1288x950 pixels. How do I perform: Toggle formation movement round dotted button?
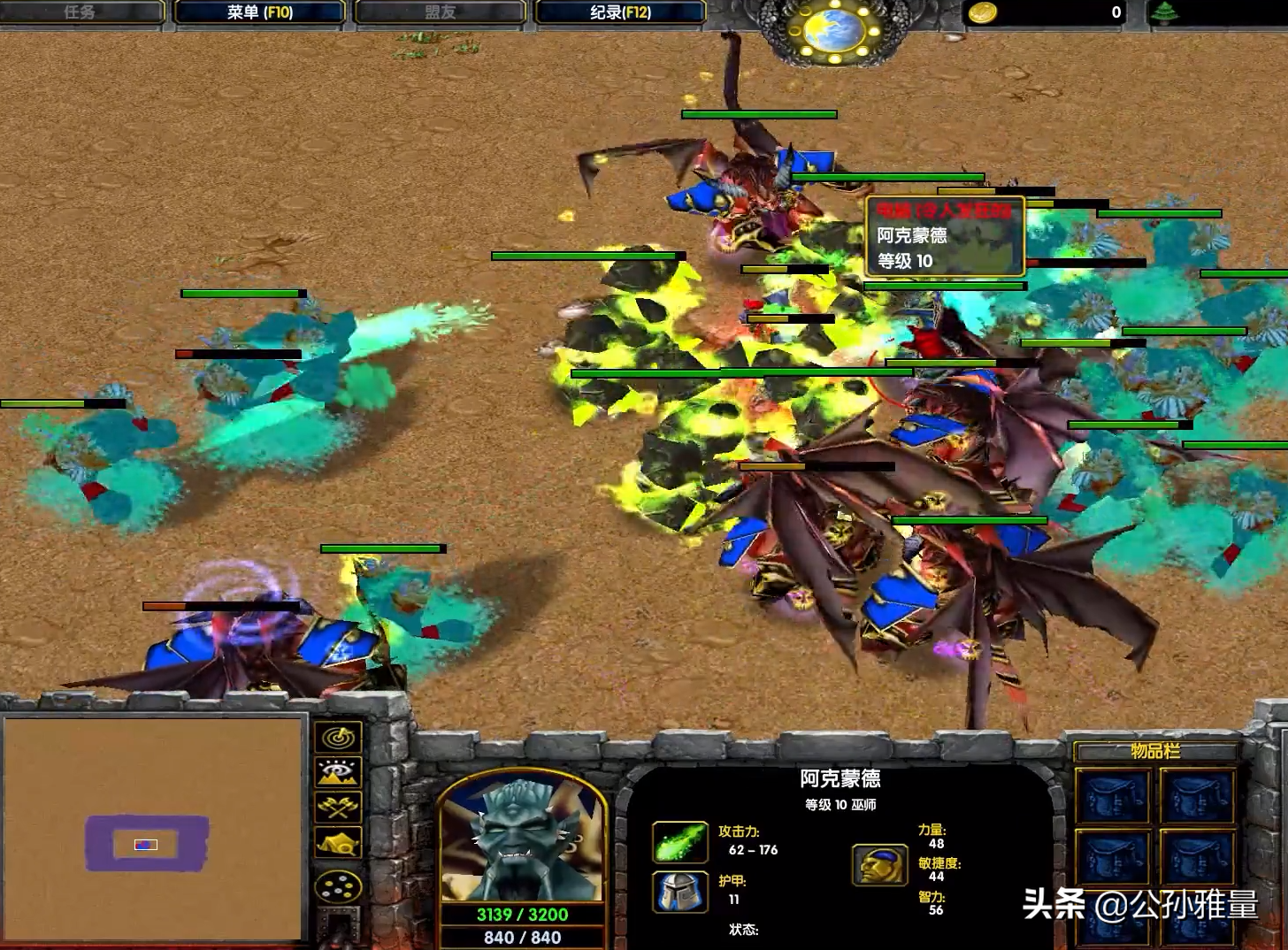[x=338, y=885]
